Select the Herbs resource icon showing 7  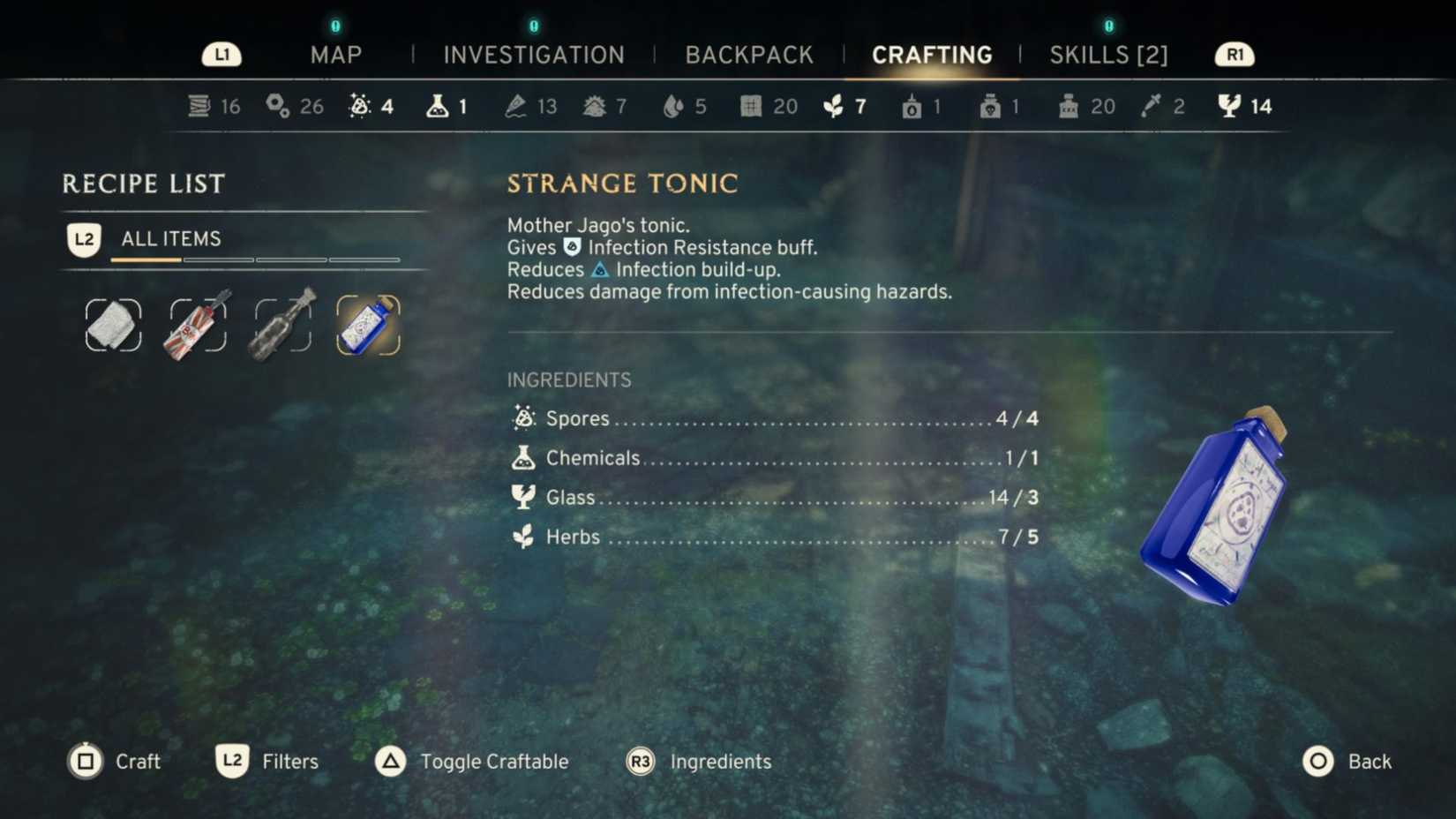click(834, 105)
